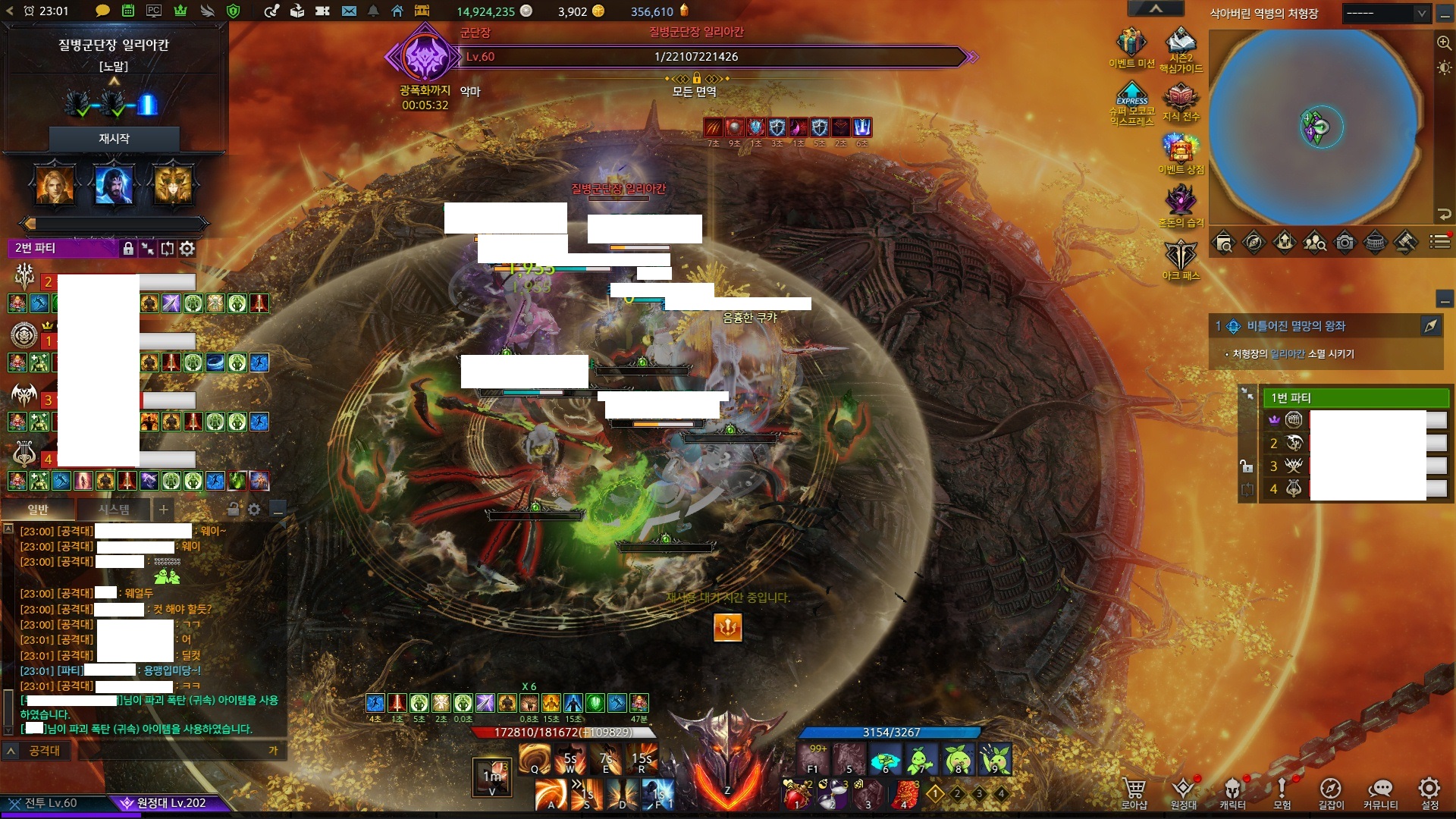Zoom the minimap with the magnifier button

(x=1444, y=42)
